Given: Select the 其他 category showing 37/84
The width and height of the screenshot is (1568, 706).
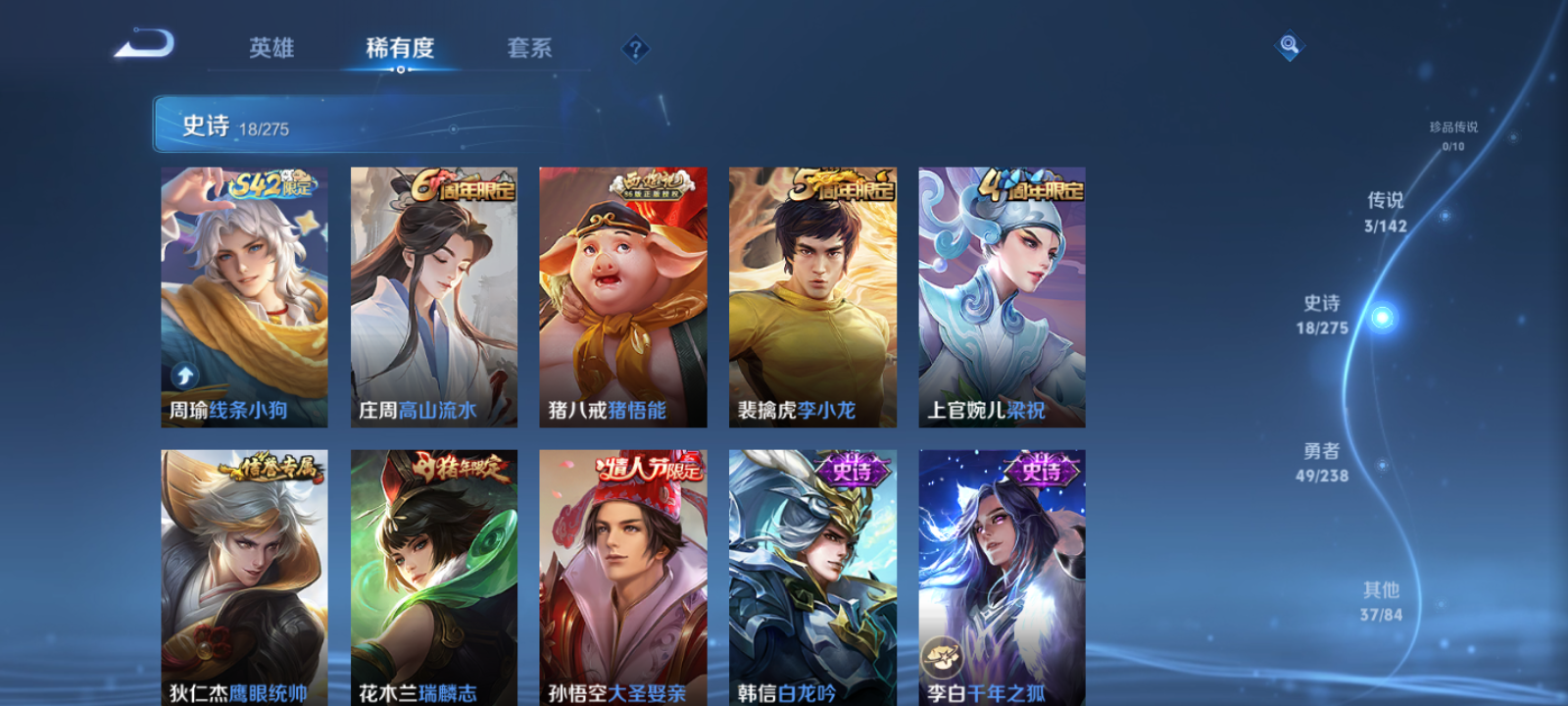Looking at the screenshot, I should [x=1380, y=601].
